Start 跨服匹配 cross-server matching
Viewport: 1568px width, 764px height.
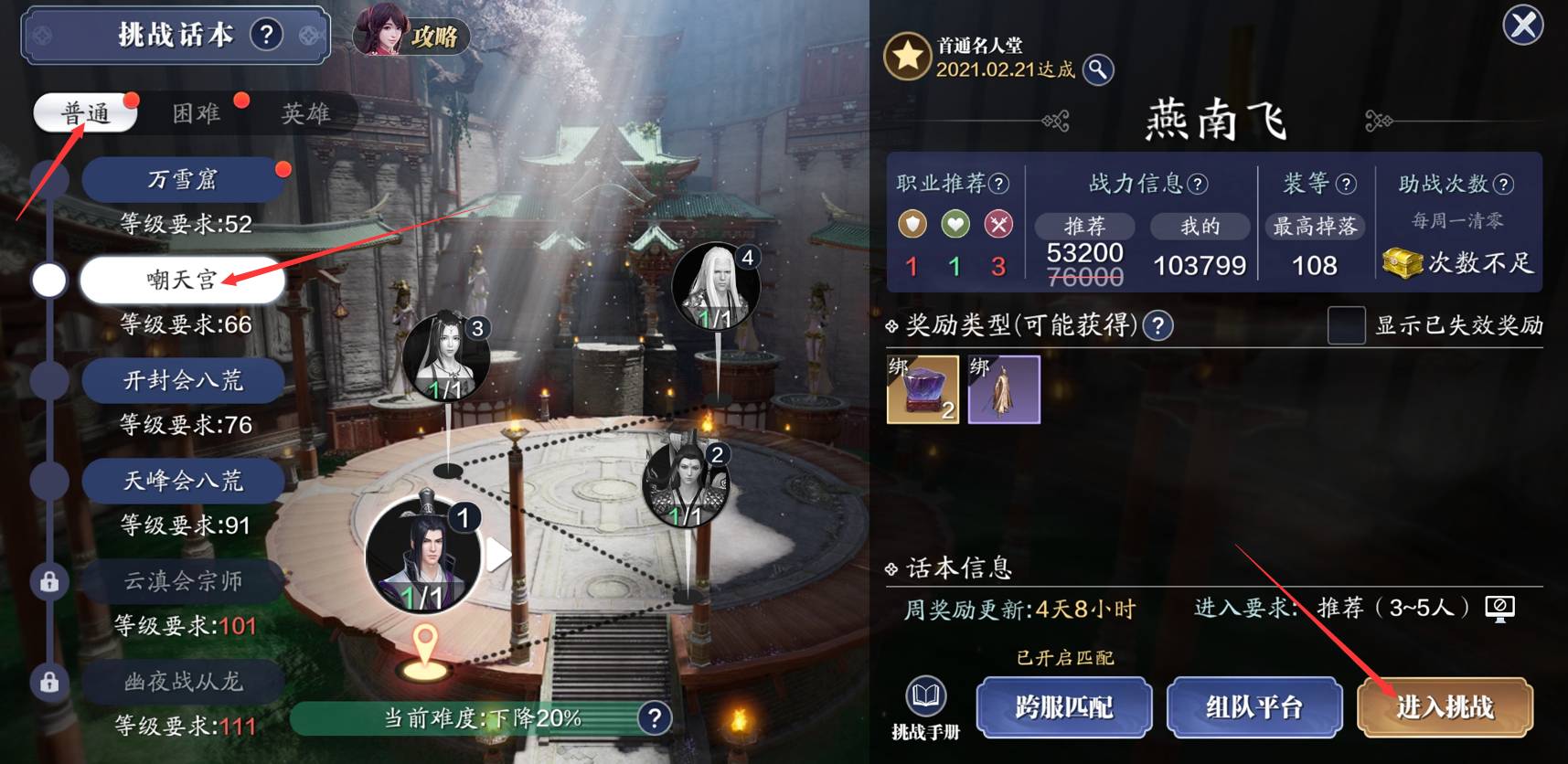pos(1063,706)
